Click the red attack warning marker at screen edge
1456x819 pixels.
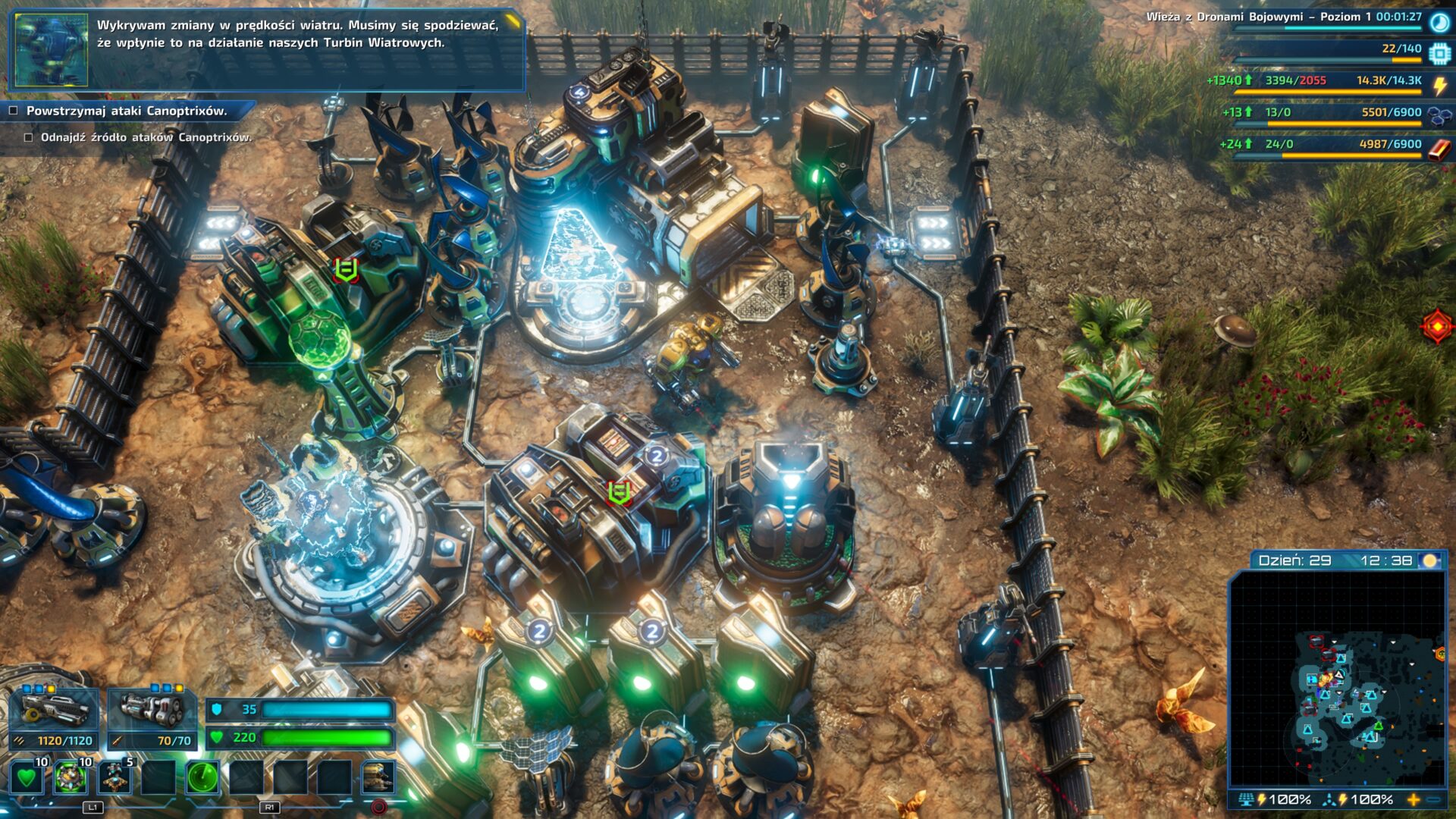coord(1436,327)
